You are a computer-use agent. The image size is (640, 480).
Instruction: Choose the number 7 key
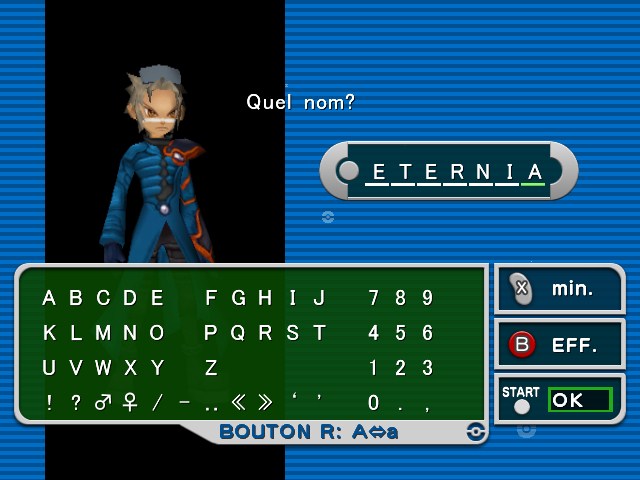(x=374, y=298)
